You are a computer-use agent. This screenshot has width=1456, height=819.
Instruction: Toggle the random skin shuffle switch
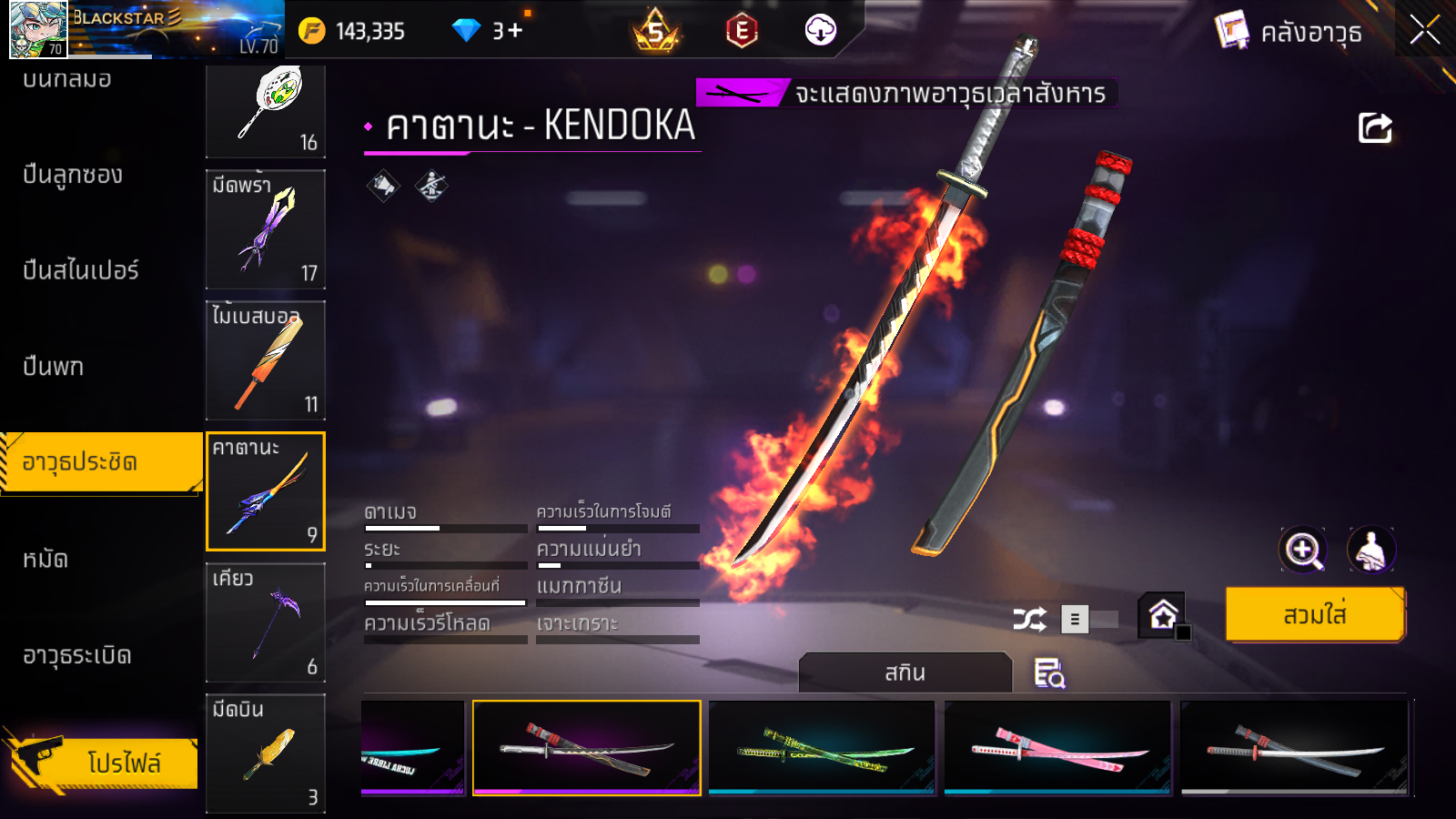click(1090, 620)
